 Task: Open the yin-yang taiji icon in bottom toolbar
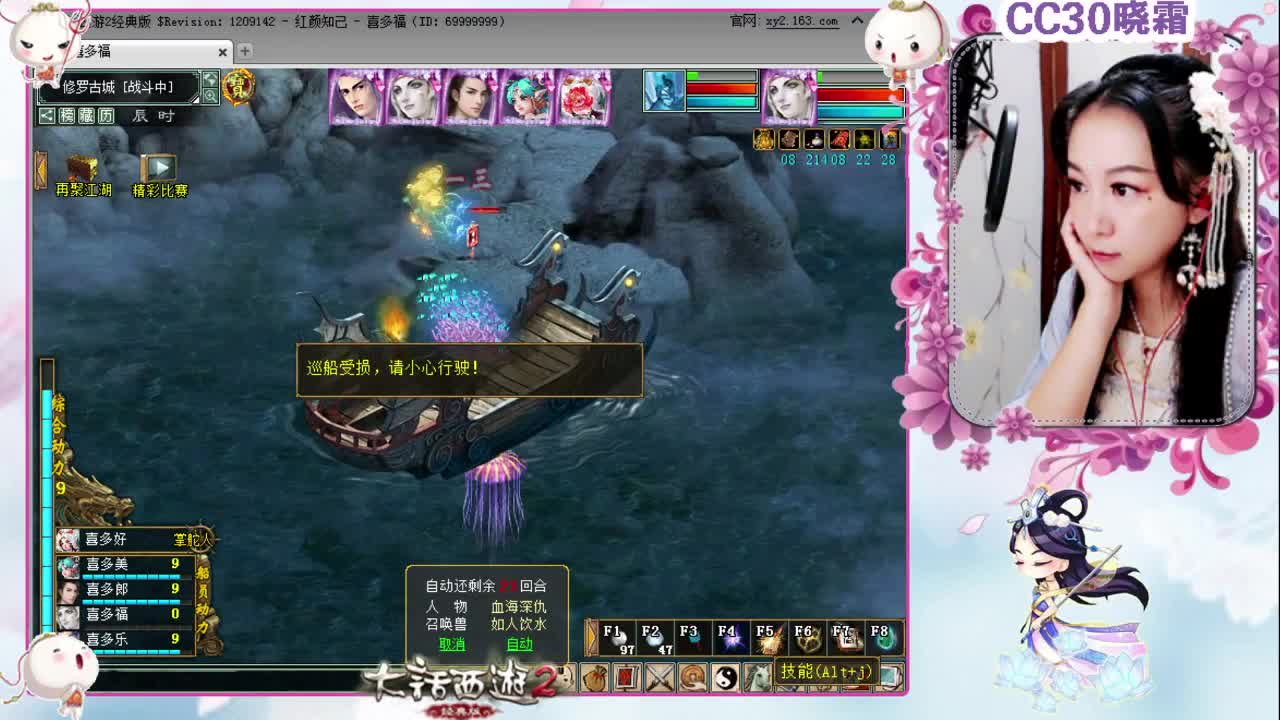[x=724, y=677]
